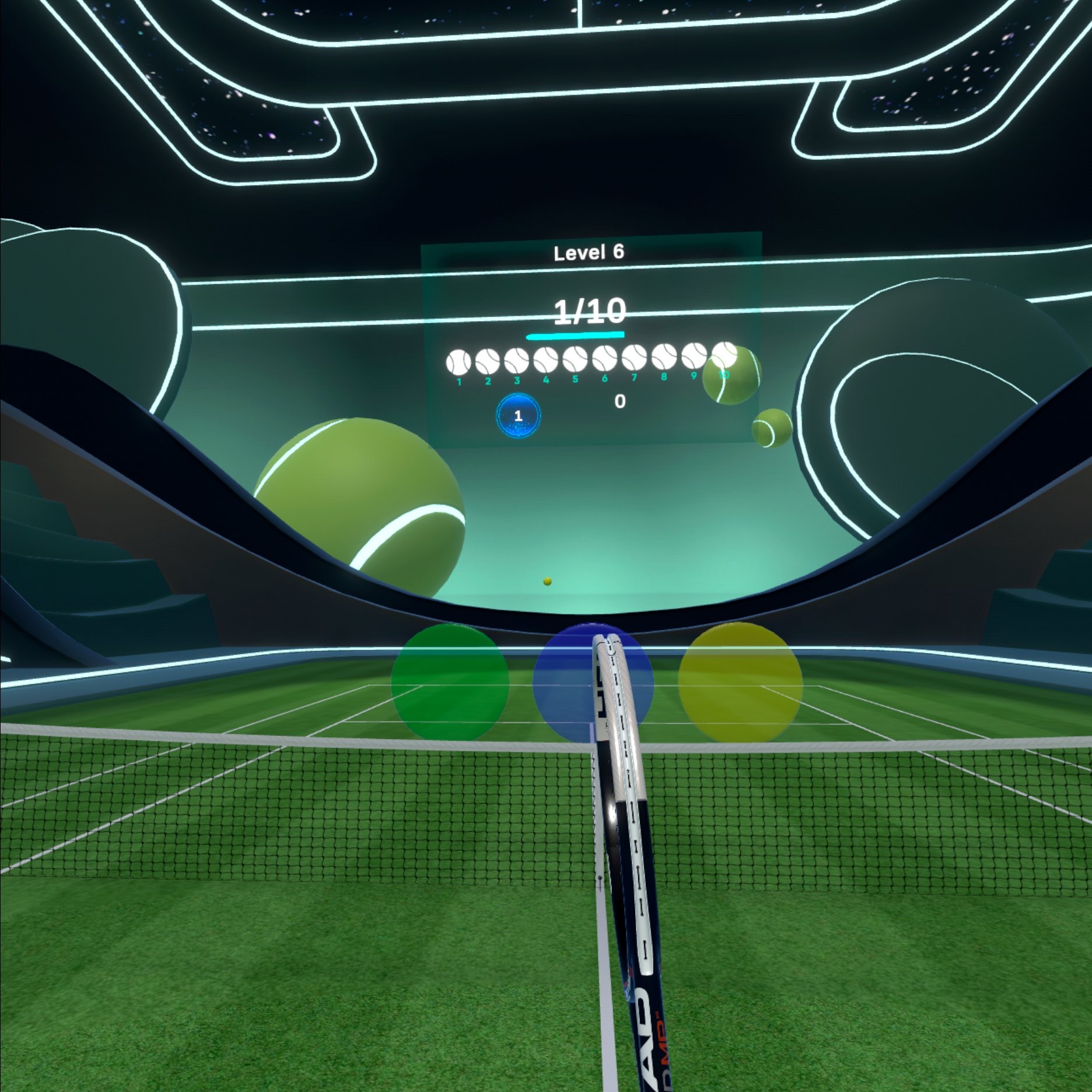Select the blue number 1 badge
Screen dimensions: 1092x1092
(x=518, y=416)
